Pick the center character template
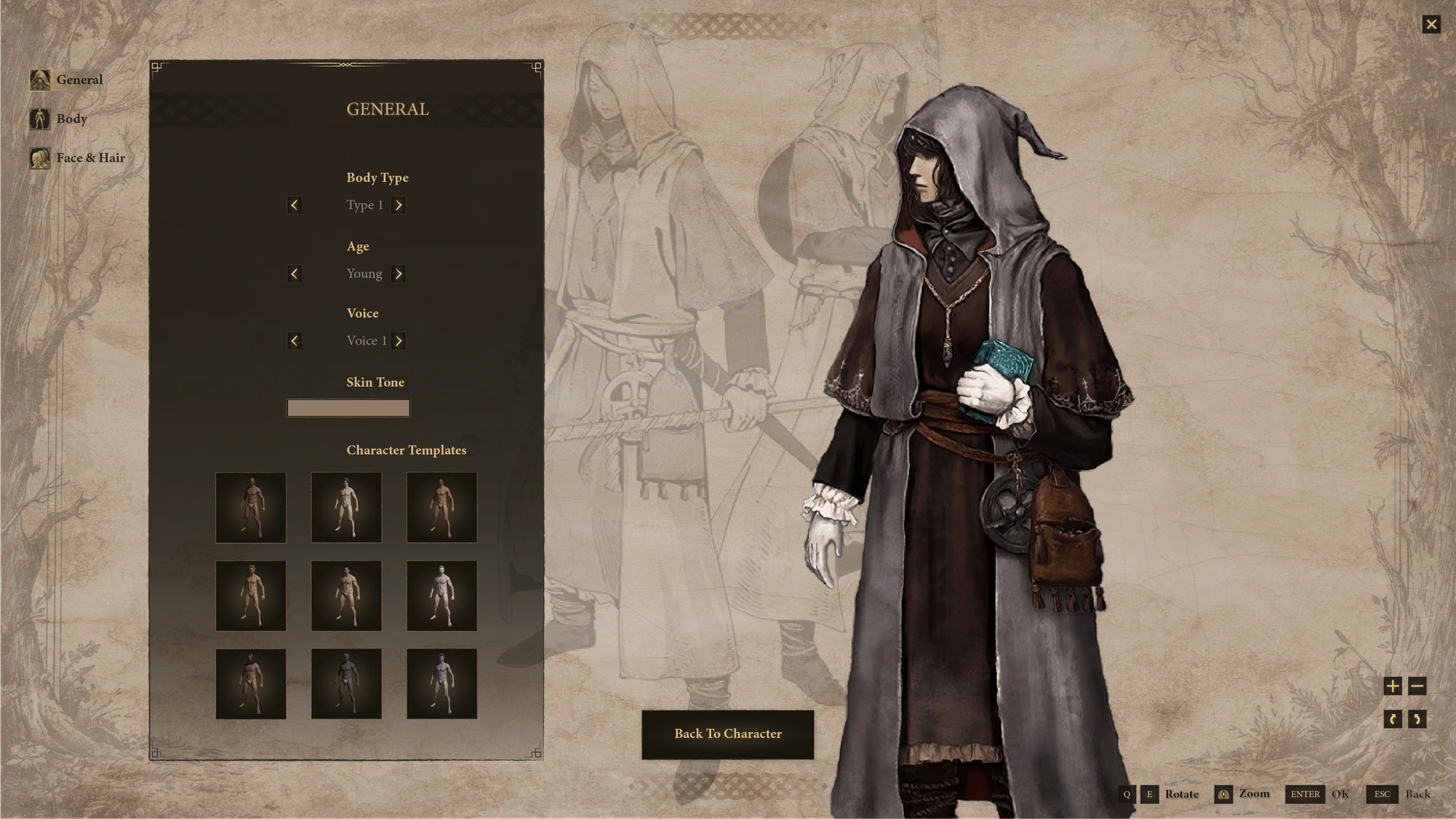This screenshot has height=819, width=1456. point(346,596)
